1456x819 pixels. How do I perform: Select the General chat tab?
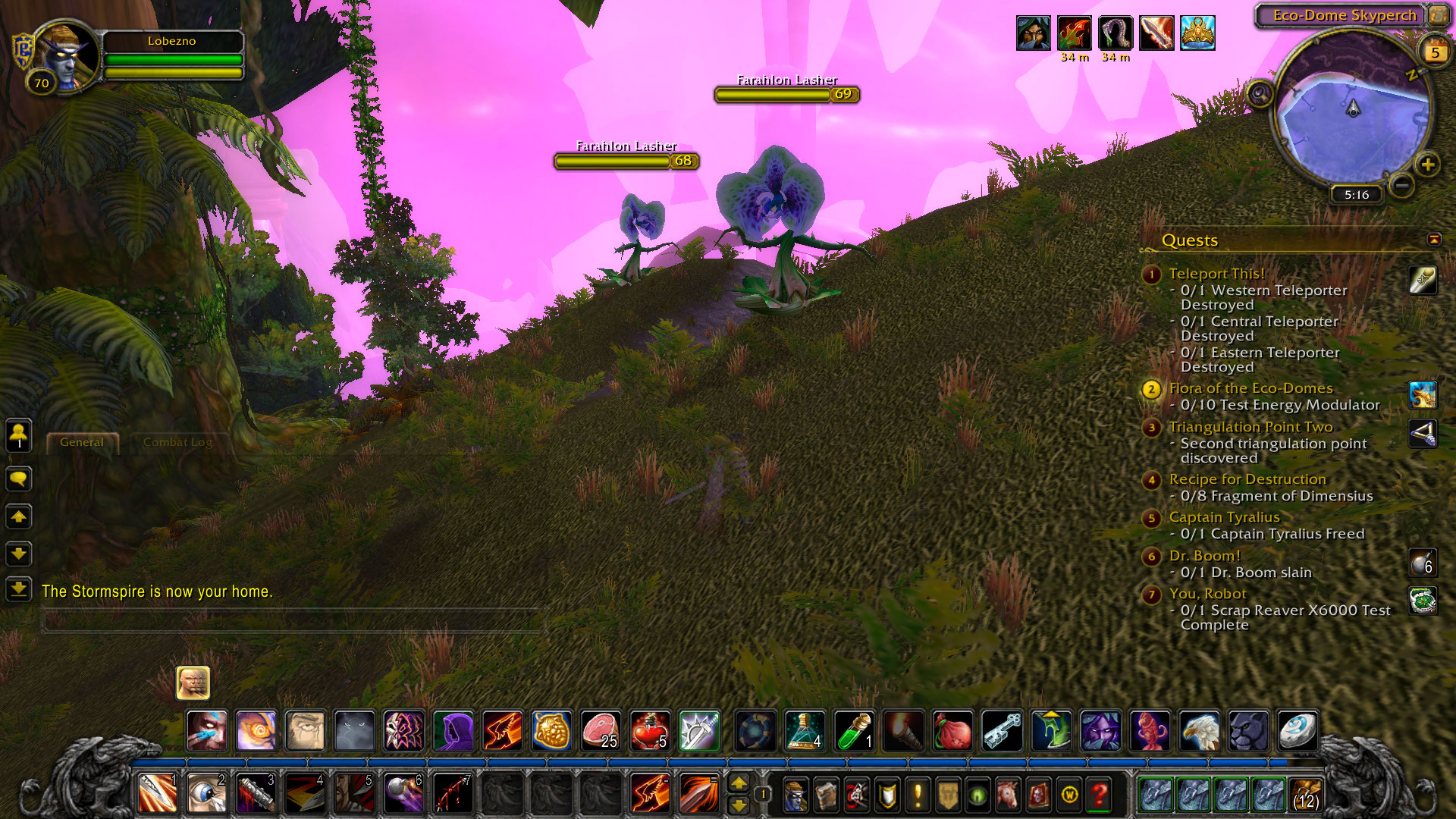point(82,442)
